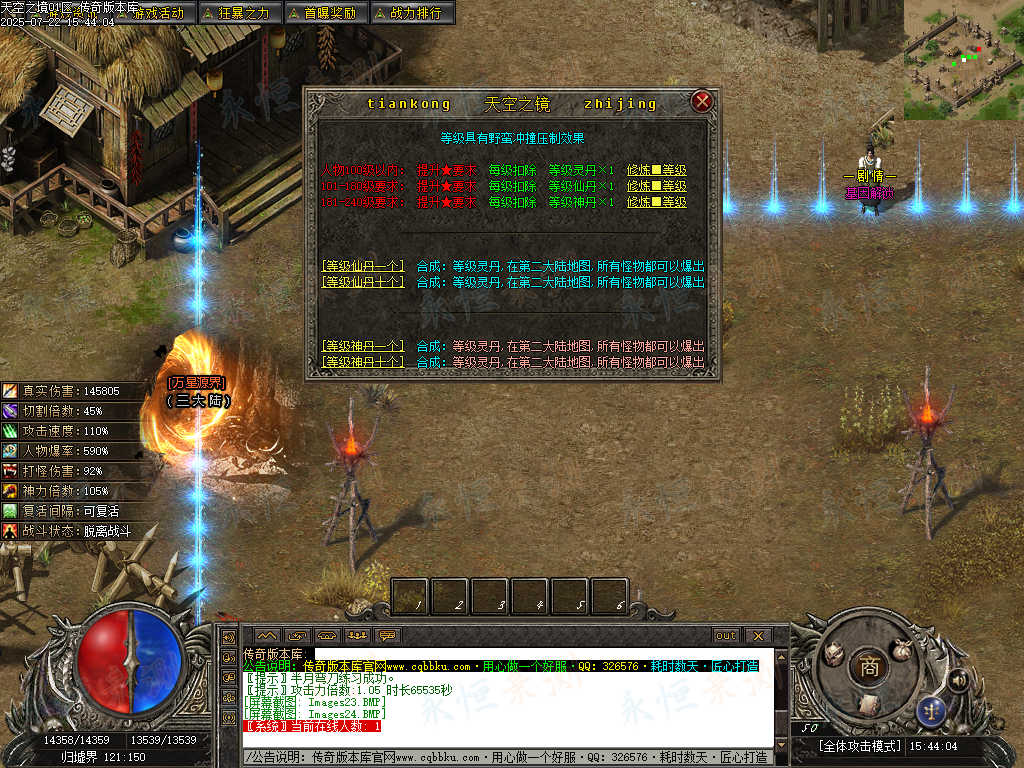Click 修炼等级 link for 101-180级 row

657,186
